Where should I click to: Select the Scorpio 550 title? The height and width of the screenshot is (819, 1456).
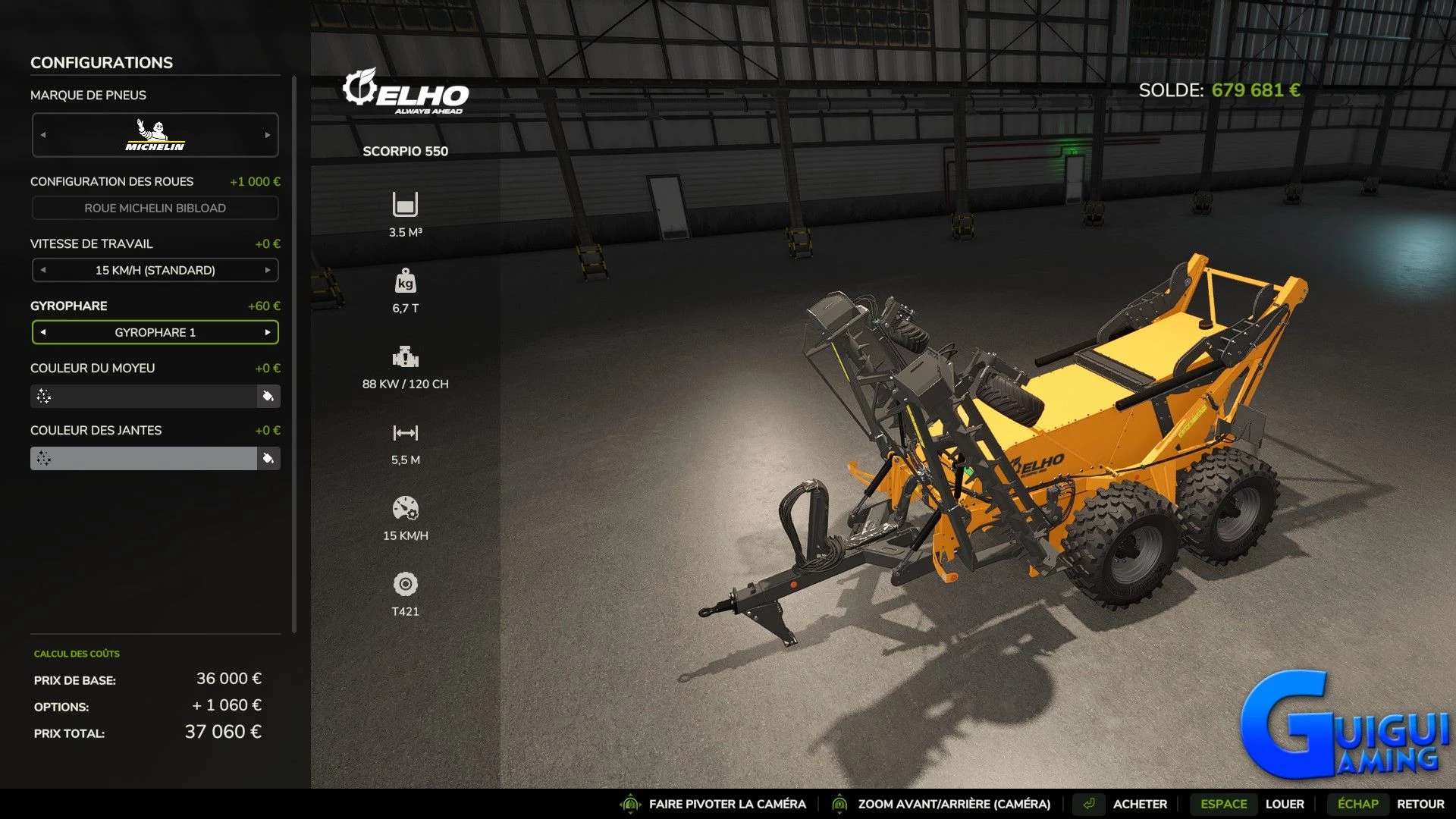406,151
